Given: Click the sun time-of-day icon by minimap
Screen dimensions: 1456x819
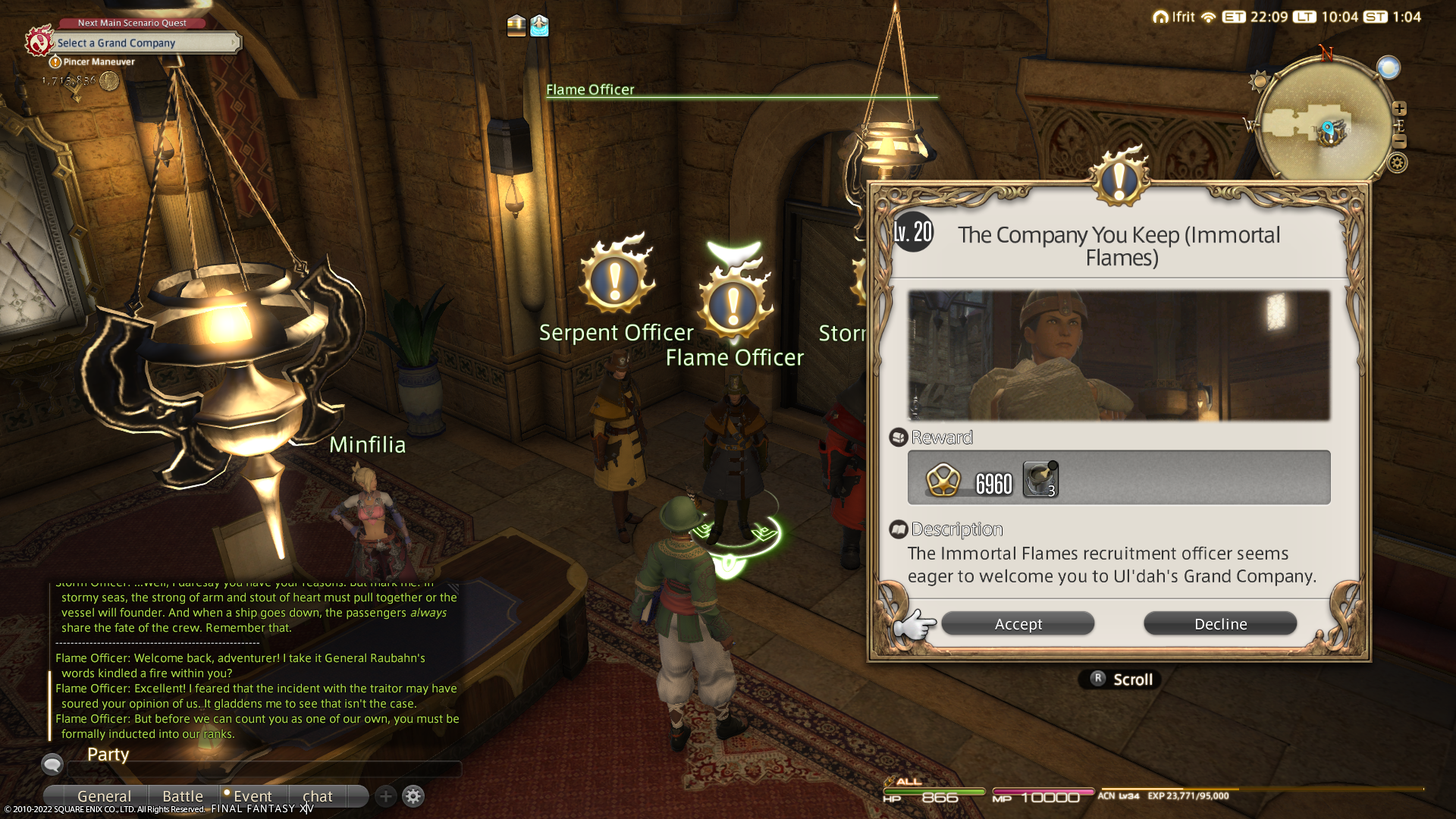Looking at the screenshot, I should (1260, 80).
